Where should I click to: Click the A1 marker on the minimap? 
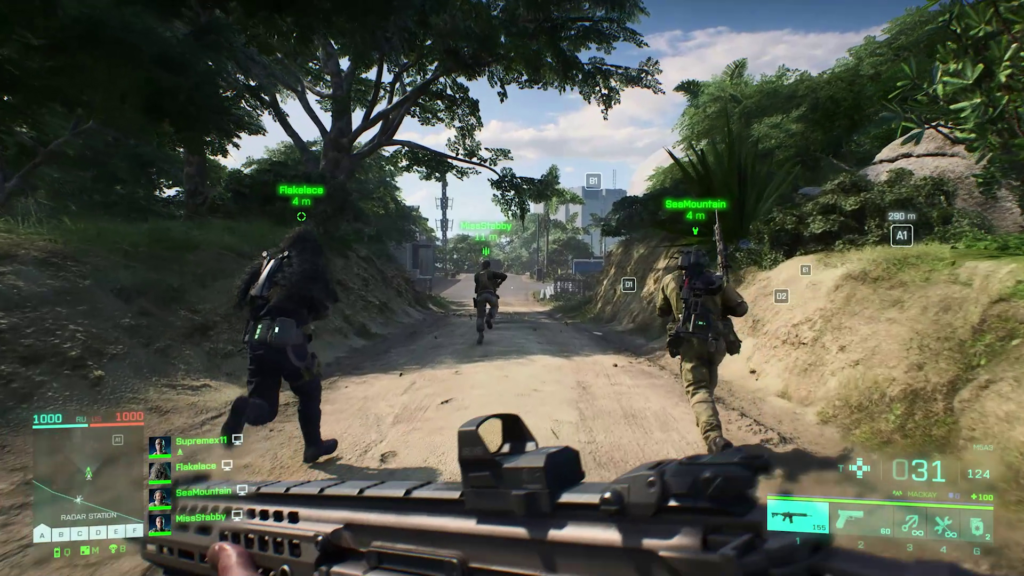[x=117, y=439]
